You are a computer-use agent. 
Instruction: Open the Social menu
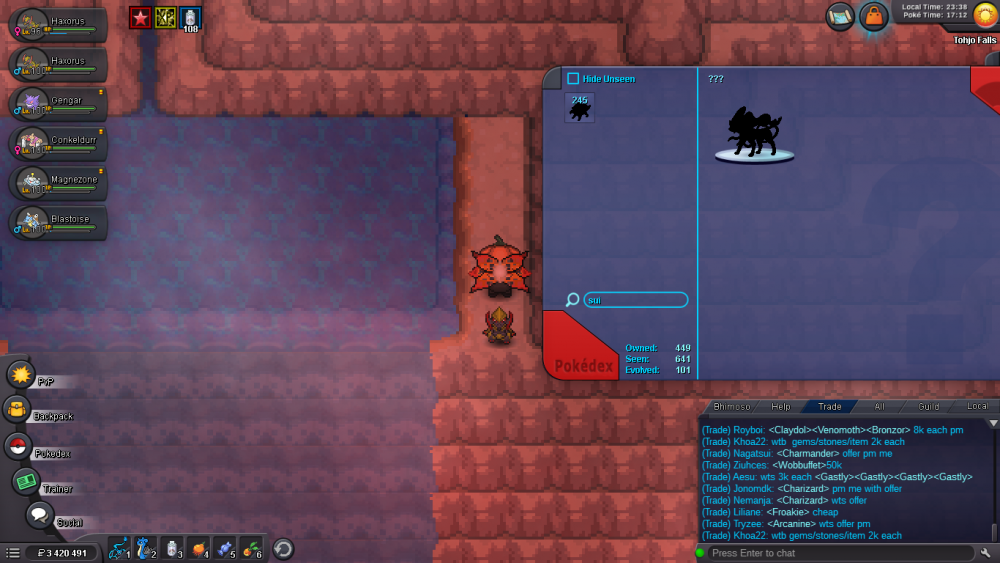[x=39, y=515]
